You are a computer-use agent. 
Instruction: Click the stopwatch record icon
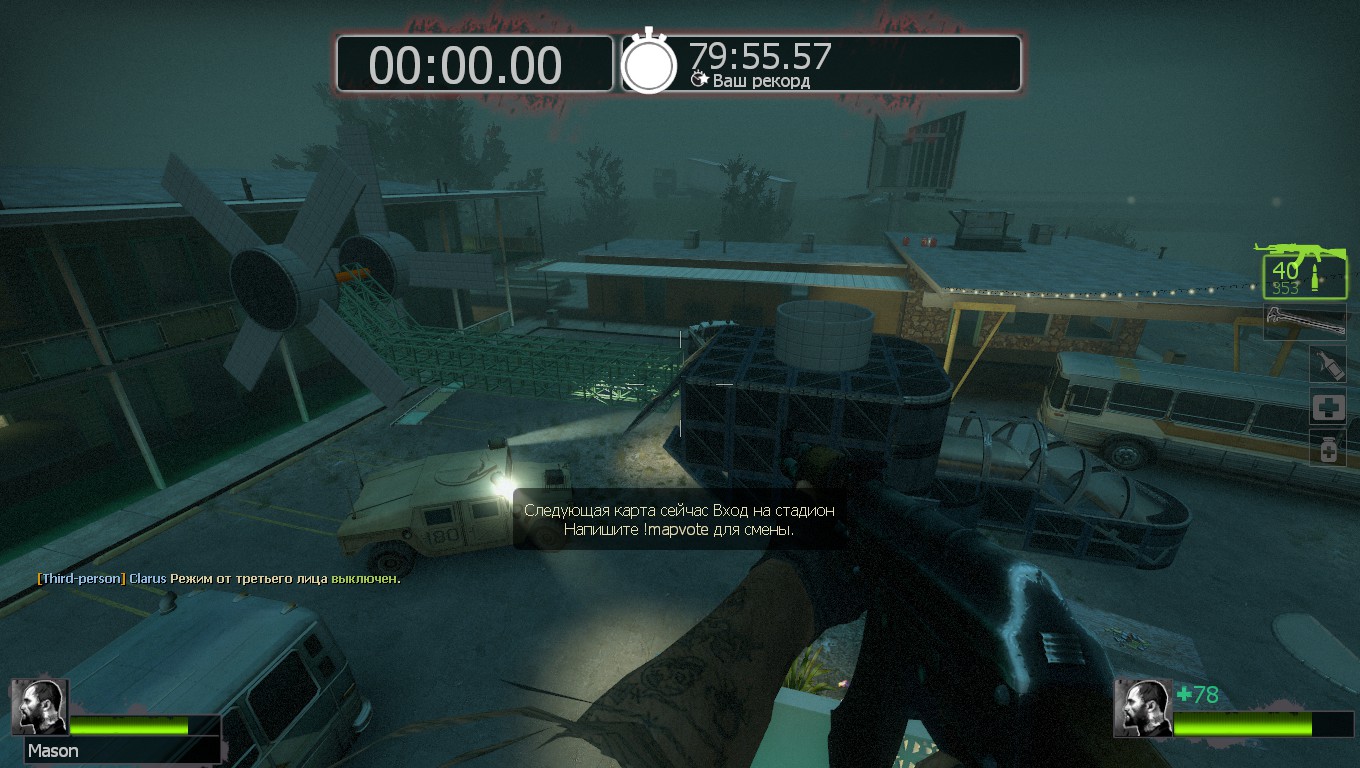point(650,64)
